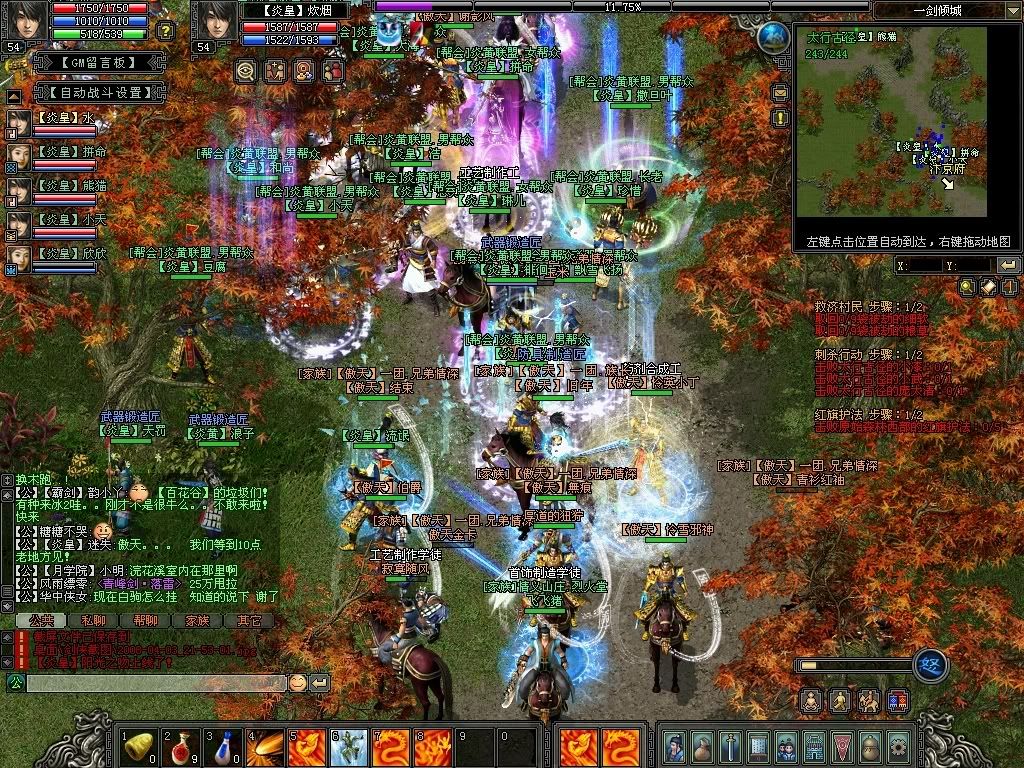Select party member 【炎皇】拼命
This screenshot has width=1024, height=768.
(x=67, y=151)
